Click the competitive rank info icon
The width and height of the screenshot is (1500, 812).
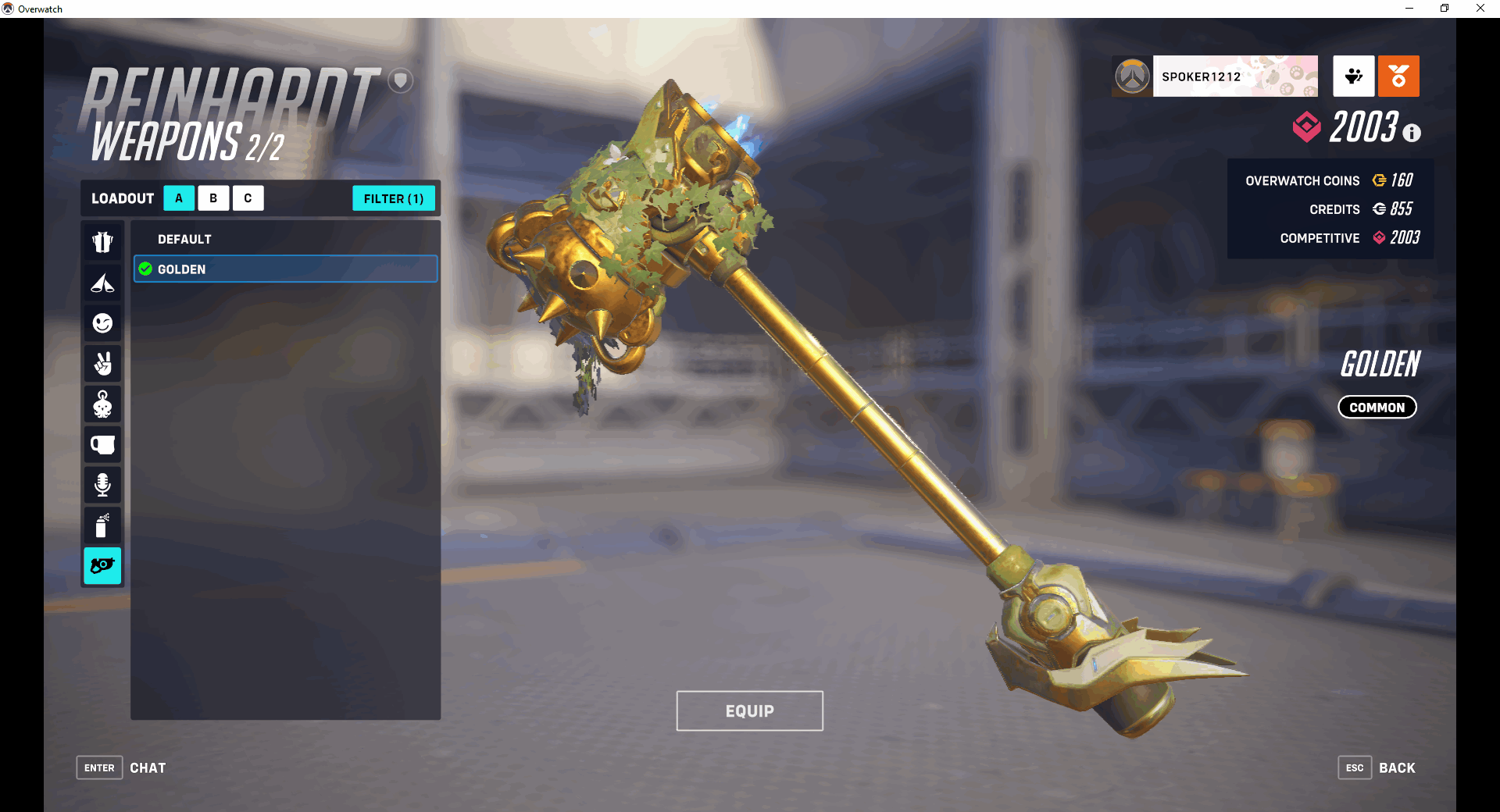(x=1411, y=133)
